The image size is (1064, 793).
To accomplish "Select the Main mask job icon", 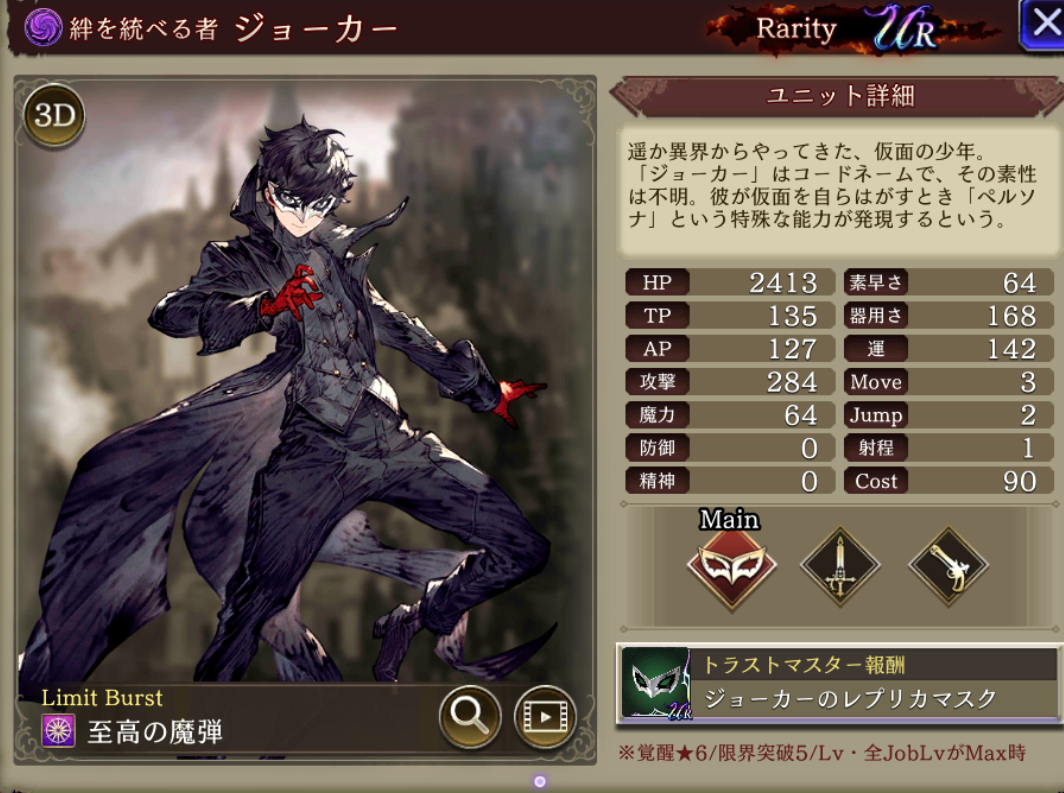I will [x=731, y=567].
